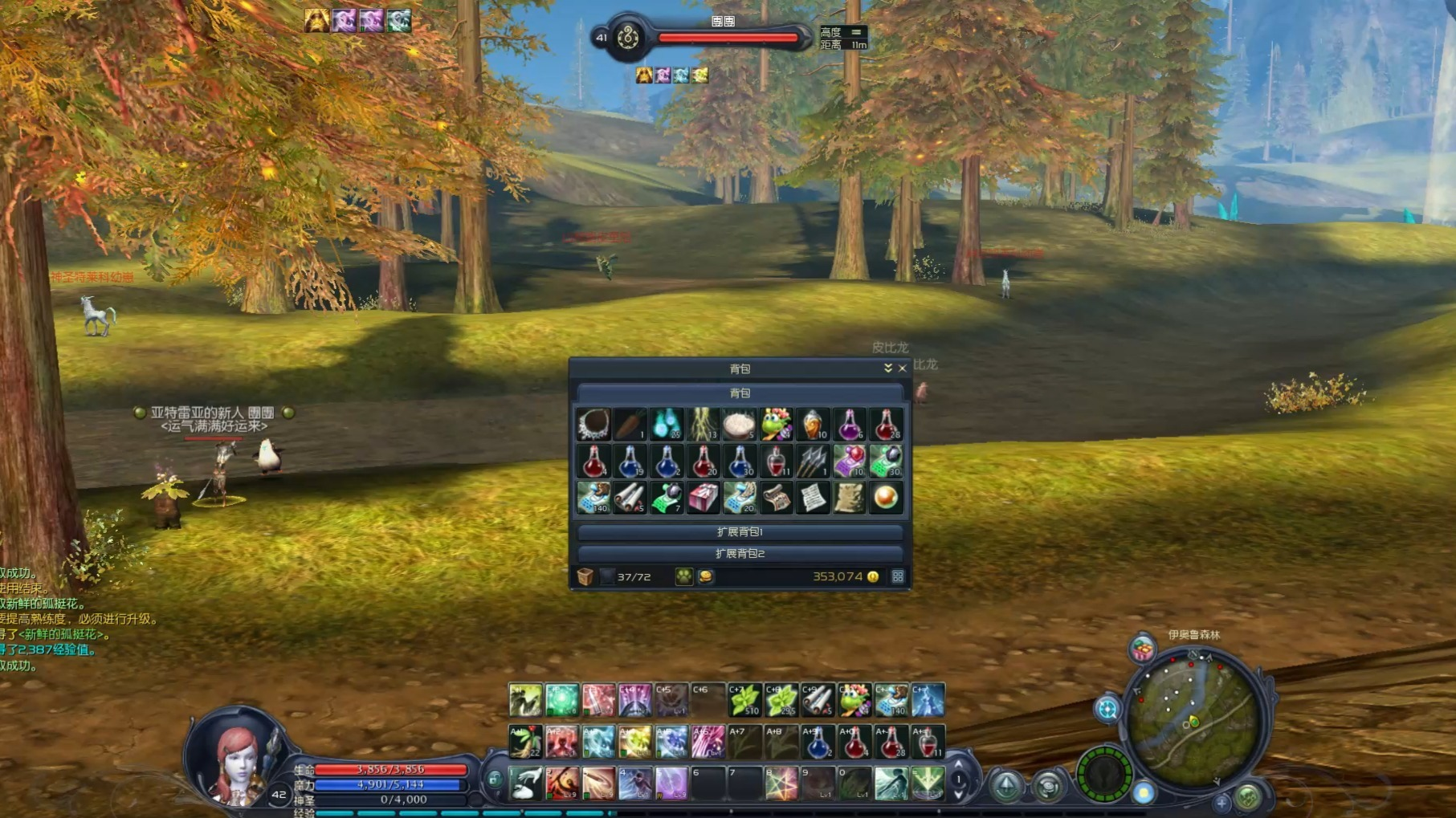Click the blue crosshair button beside the minimap
The image size is (1456, 818).
[1107, 709]
